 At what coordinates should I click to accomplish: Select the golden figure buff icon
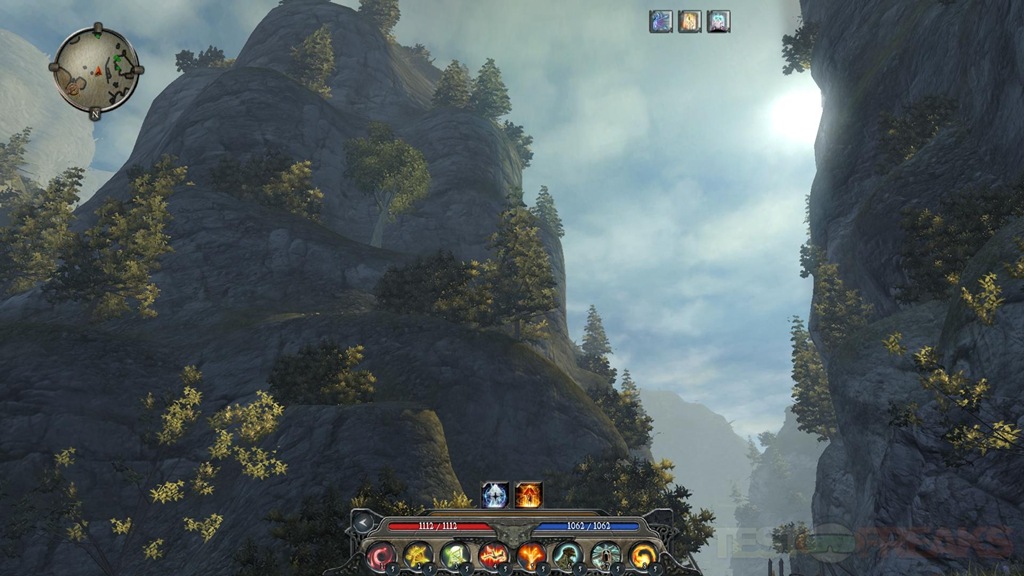(x=690, y=21)
